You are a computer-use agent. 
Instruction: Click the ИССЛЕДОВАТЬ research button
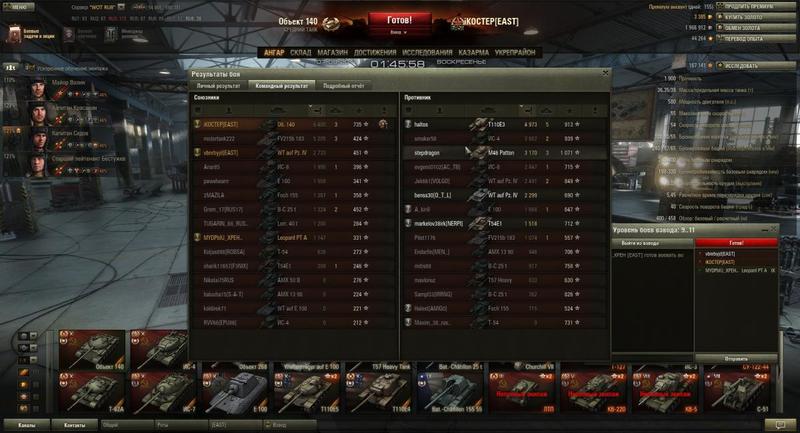(x=744, y=66)
